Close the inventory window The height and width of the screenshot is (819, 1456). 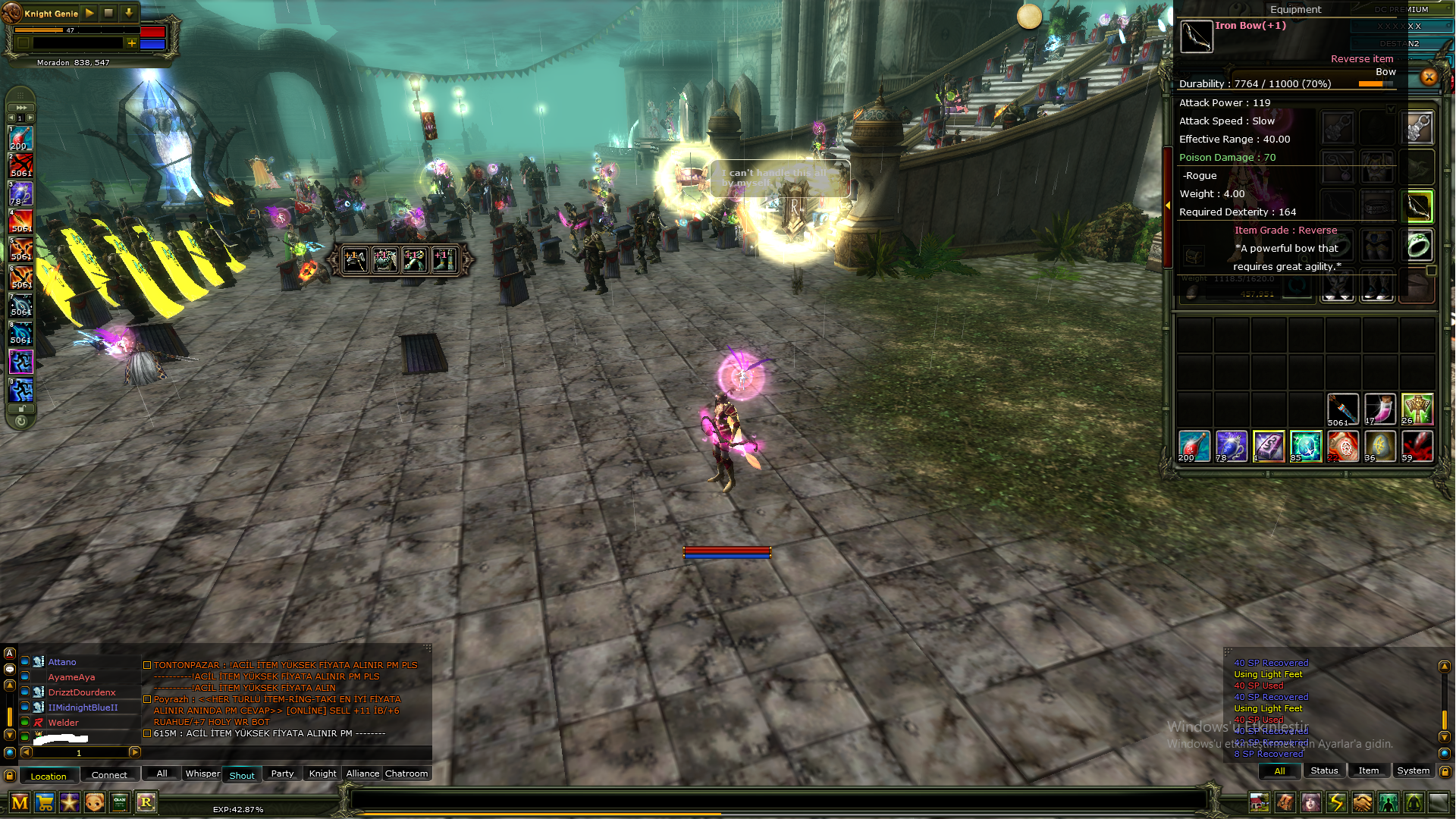1429,77
